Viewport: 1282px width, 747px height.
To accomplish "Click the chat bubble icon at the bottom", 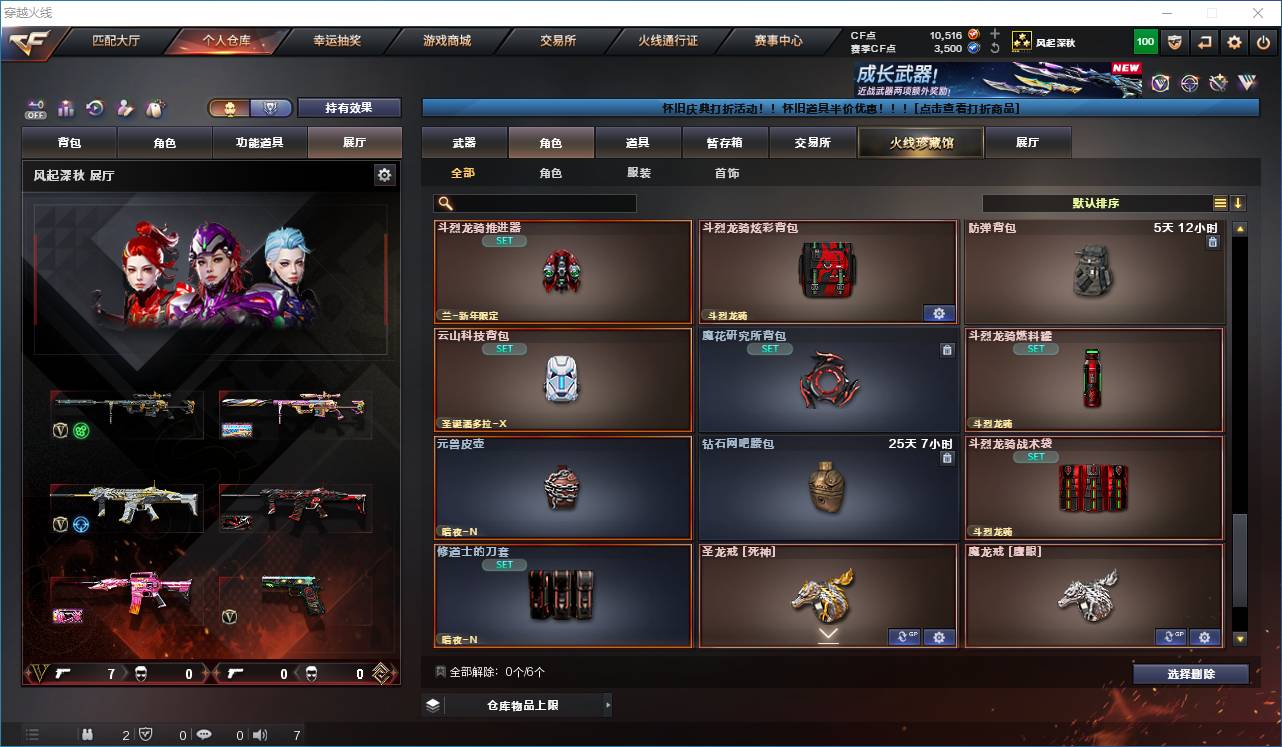I will tap(205, 734).
